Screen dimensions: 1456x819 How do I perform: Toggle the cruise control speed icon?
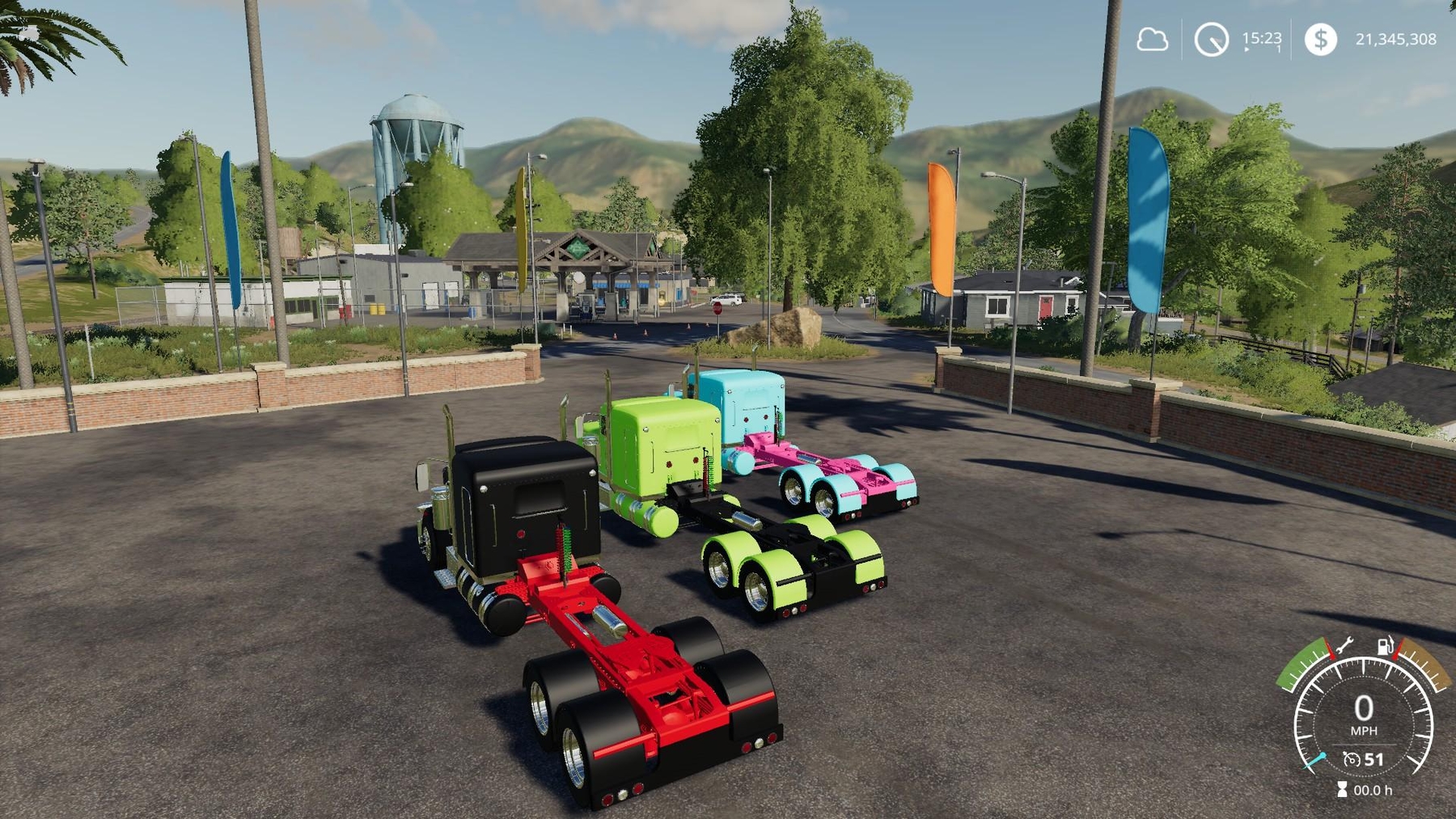[1352, 759]
